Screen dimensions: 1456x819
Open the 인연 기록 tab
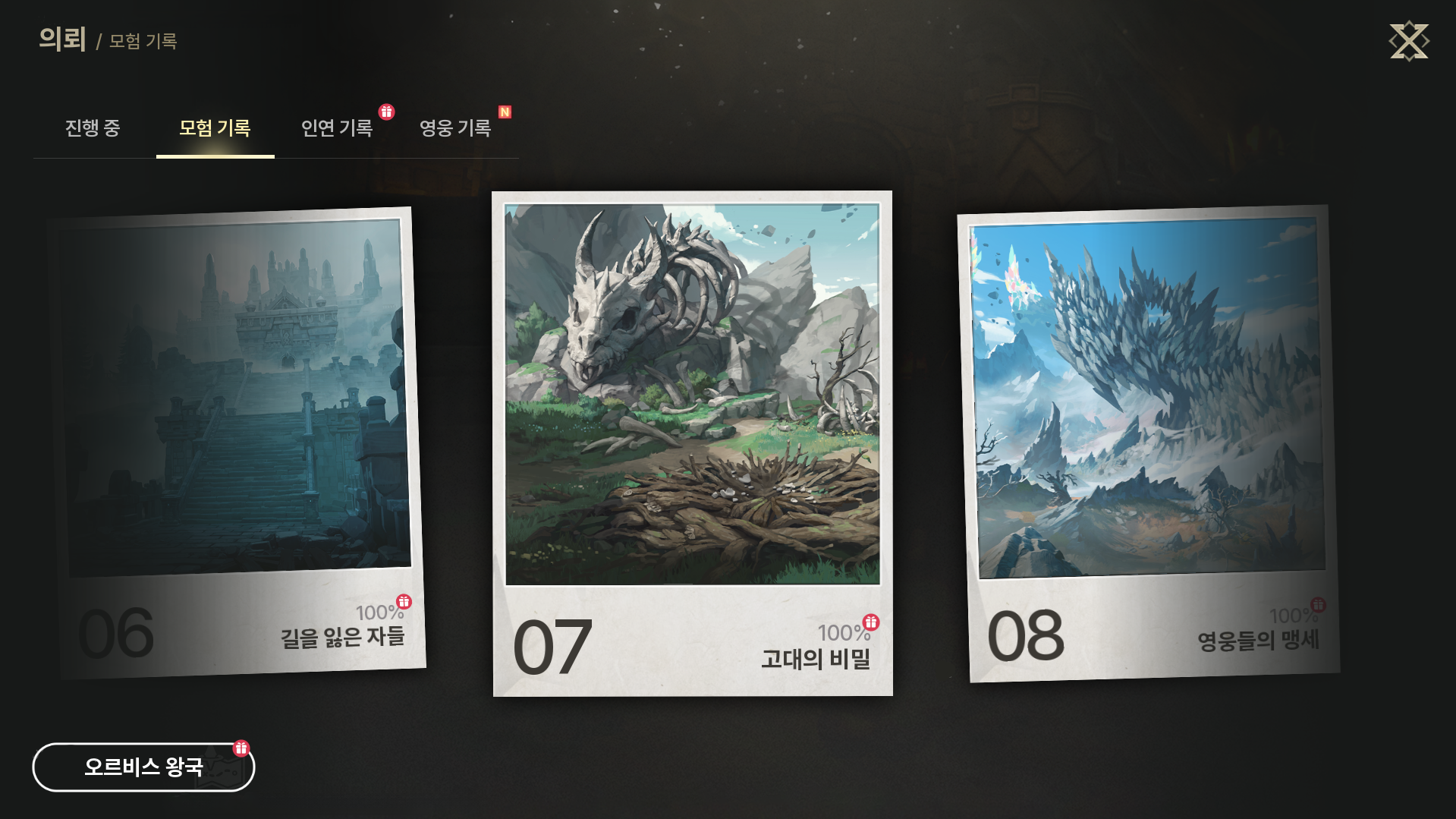pyautogui.click(x=337, y=128)
